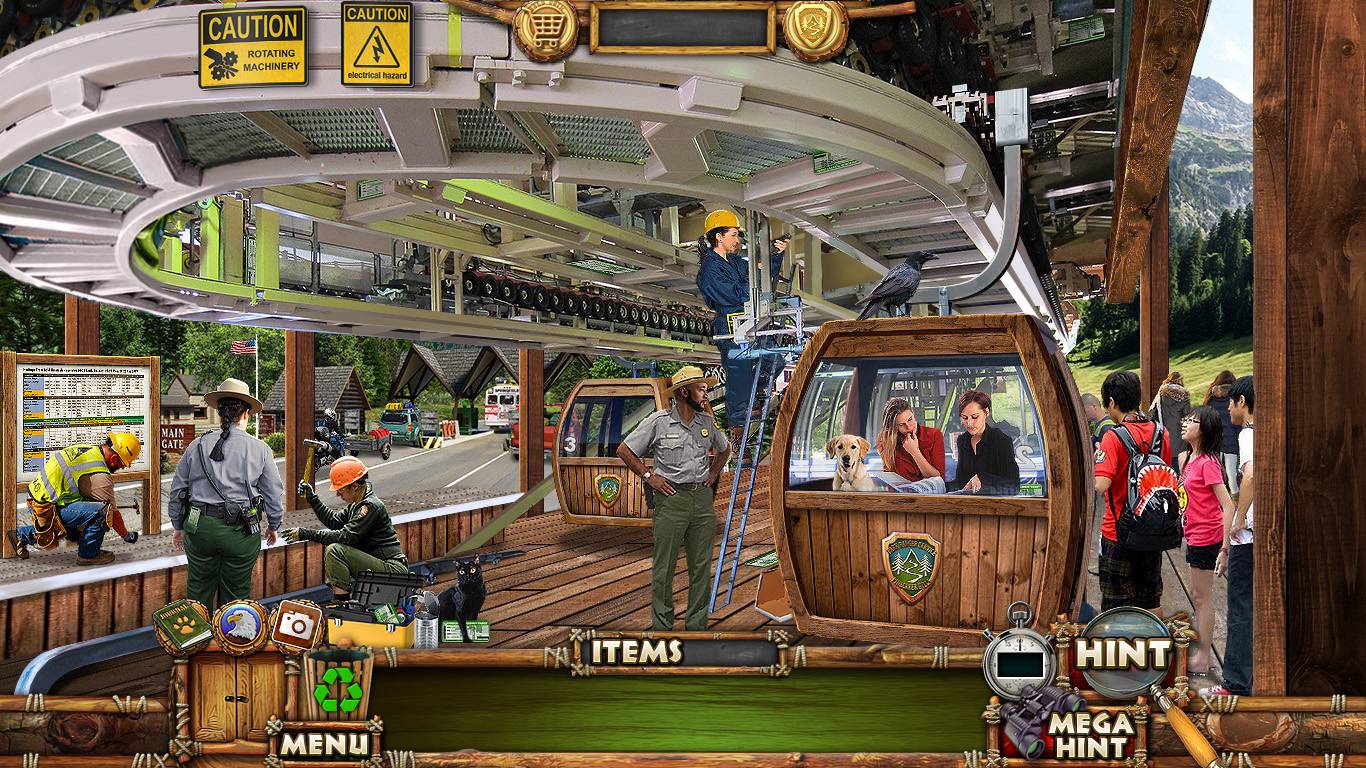Open the Menu button

(x=324, y=743)
